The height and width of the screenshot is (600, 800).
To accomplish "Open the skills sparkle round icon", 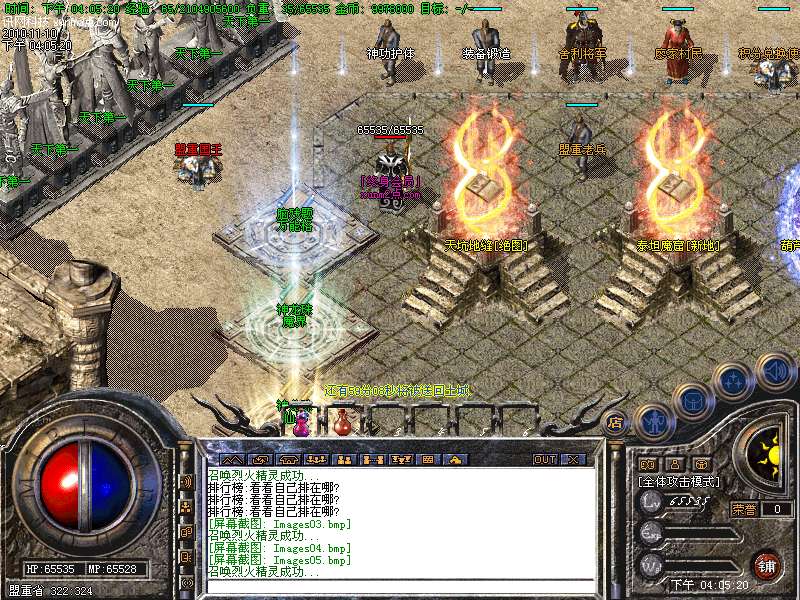I will [734, 380].
